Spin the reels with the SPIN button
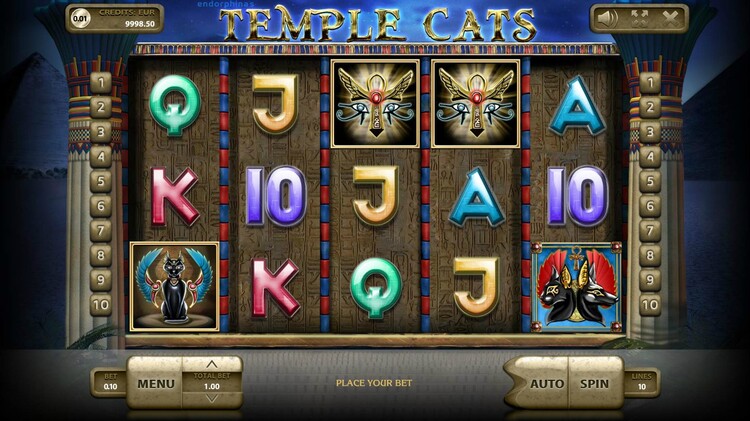This screenshot has width=750, height=421. [x=595, y=383]
